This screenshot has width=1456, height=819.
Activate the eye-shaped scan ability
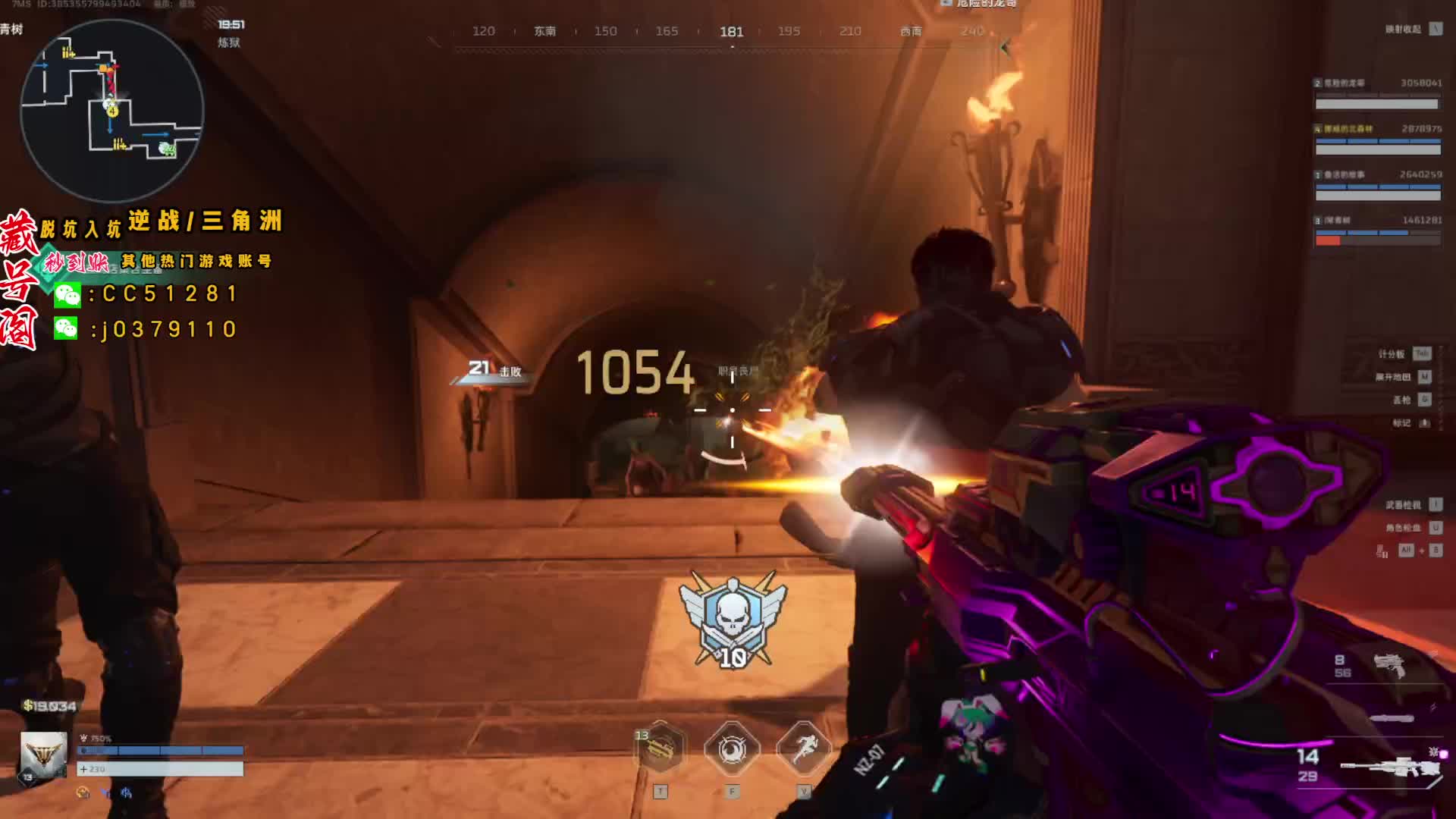pyautogui.click(x=732, y=750)
